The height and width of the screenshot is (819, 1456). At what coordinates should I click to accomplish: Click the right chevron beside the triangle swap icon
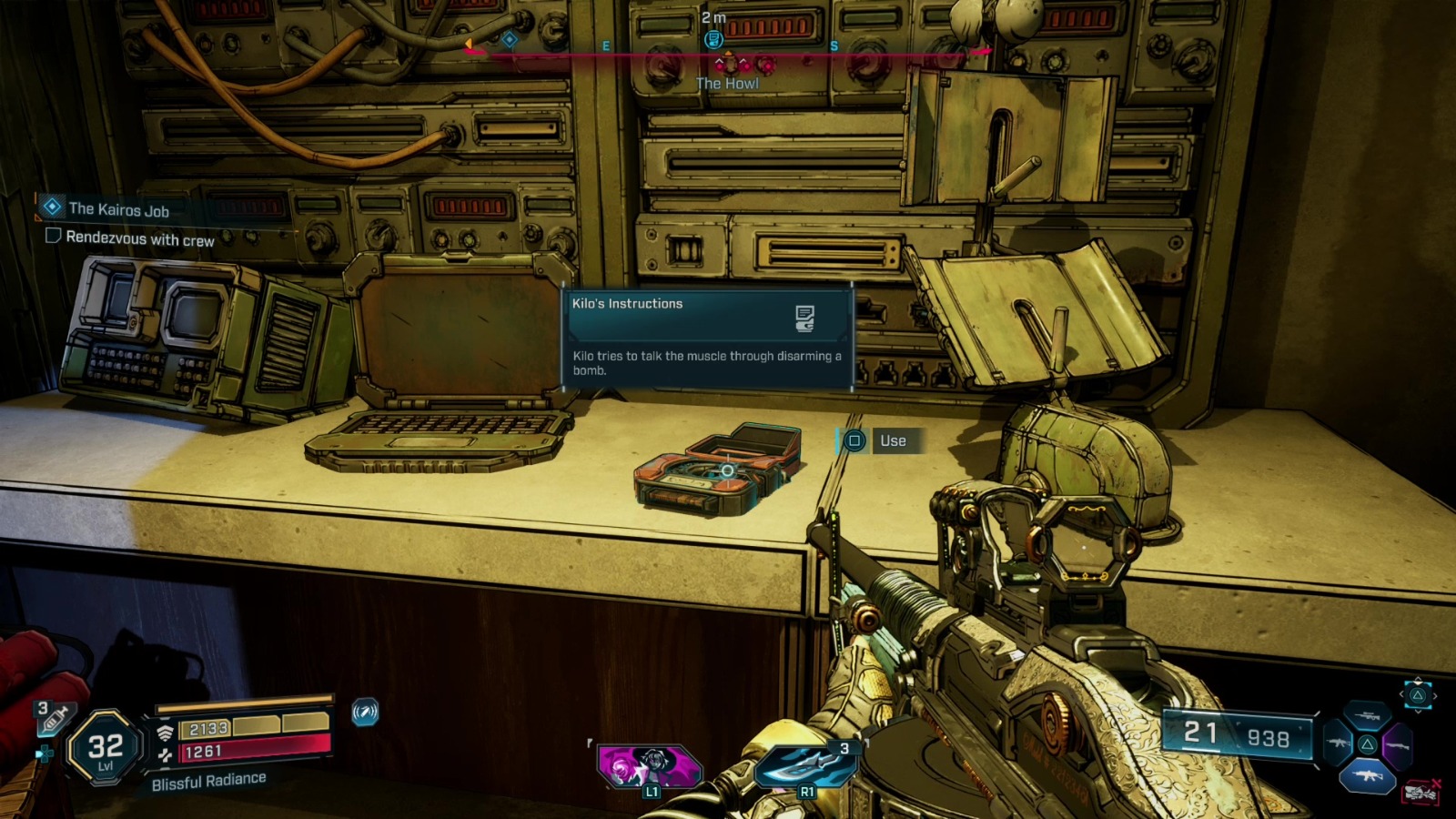click(x=1436, y=696)
